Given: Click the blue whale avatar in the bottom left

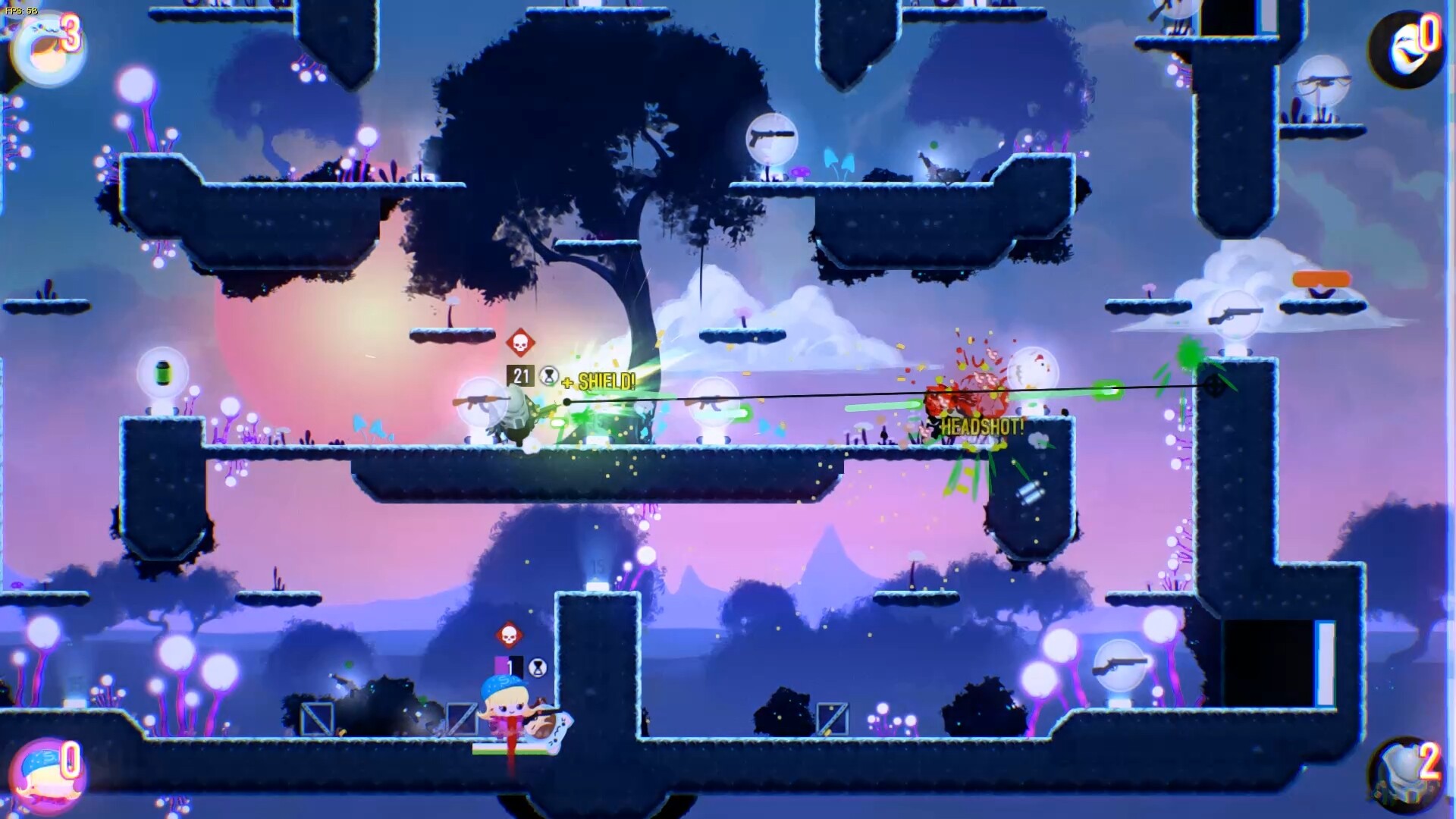Looking at the screenshot, I should coord(45,774).
